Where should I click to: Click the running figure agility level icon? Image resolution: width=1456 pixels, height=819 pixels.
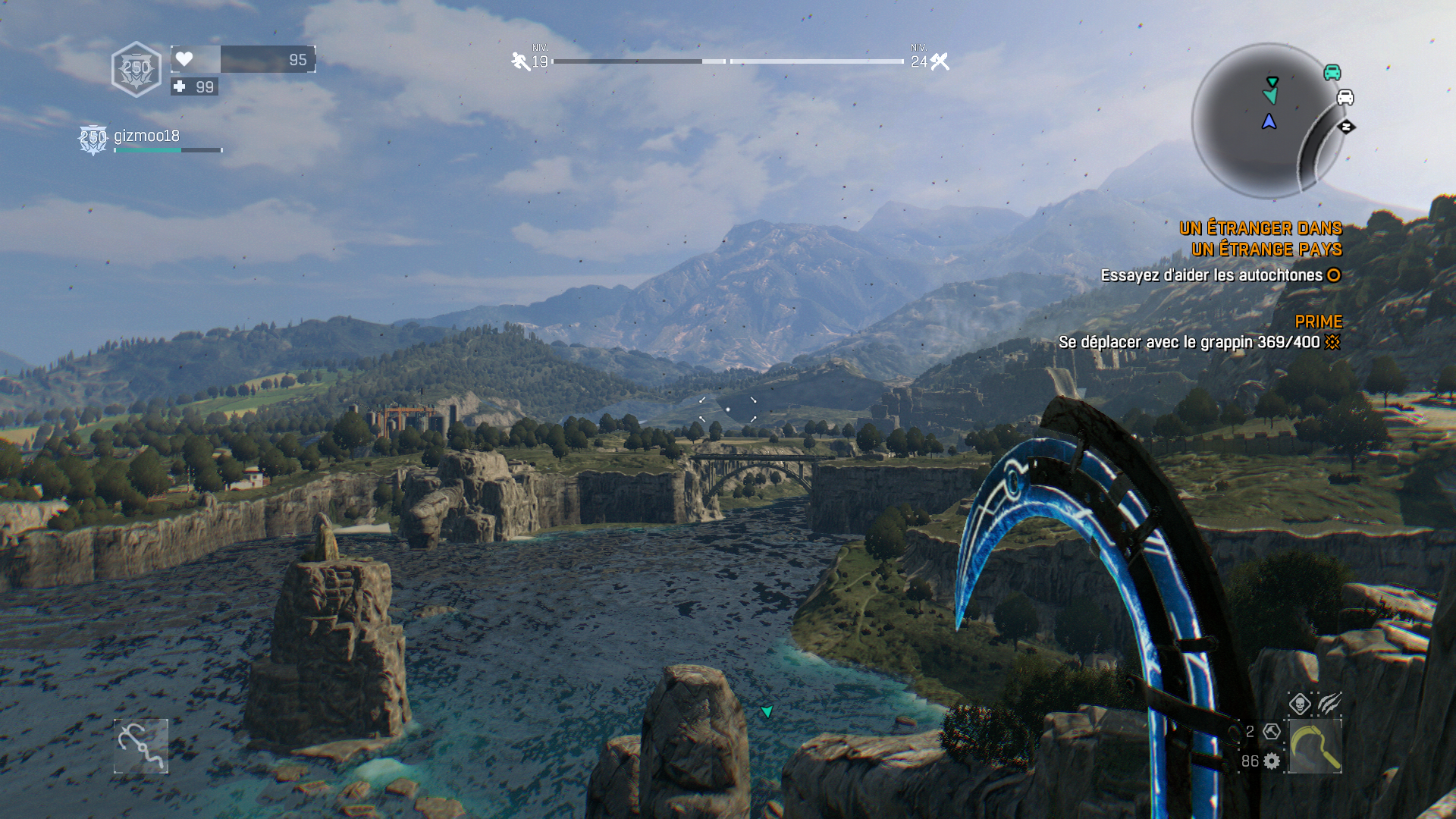(520, 61)
